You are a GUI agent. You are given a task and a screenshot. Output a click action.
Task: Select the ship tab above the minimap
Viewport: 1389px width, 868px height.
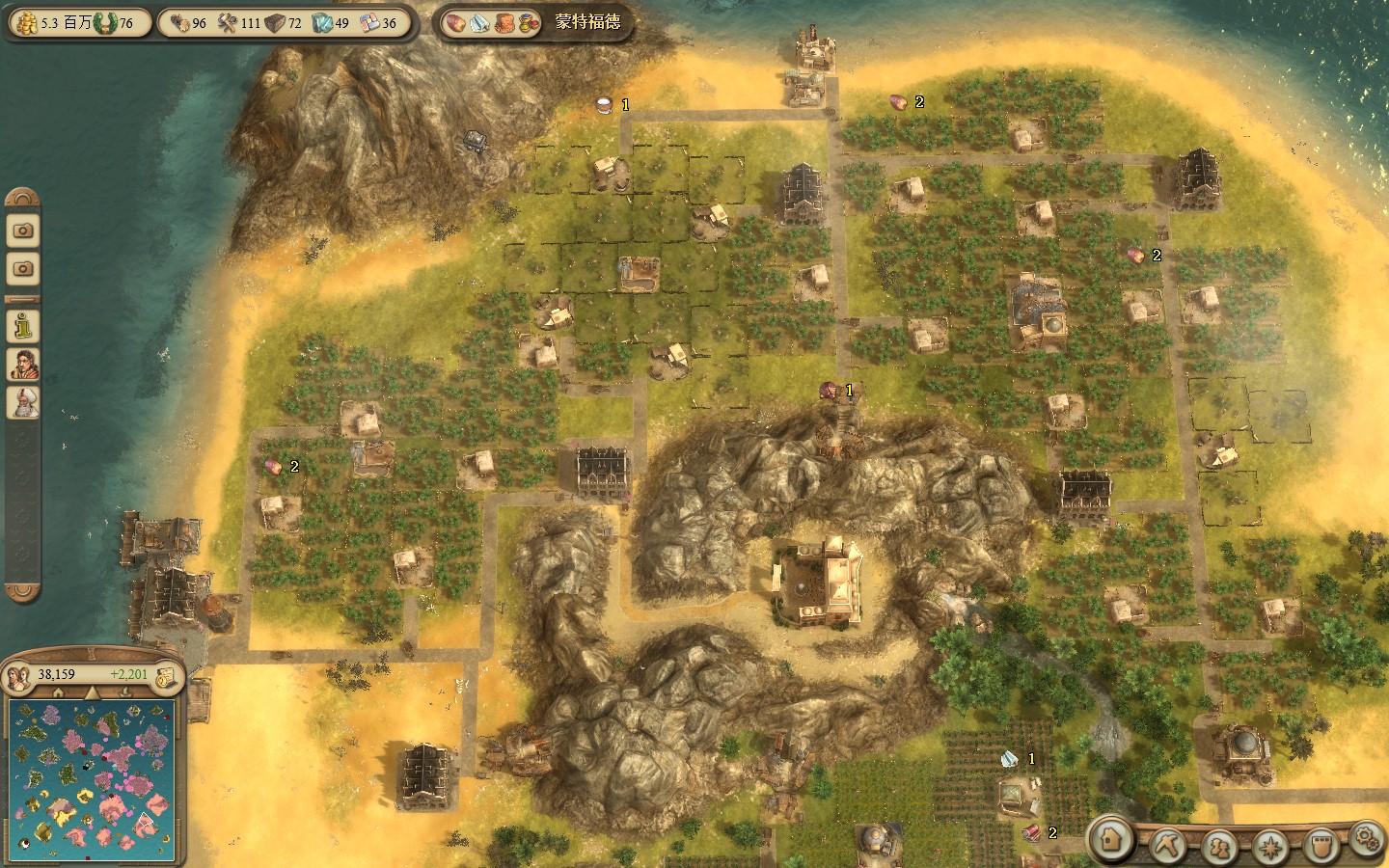pos(126,692)
